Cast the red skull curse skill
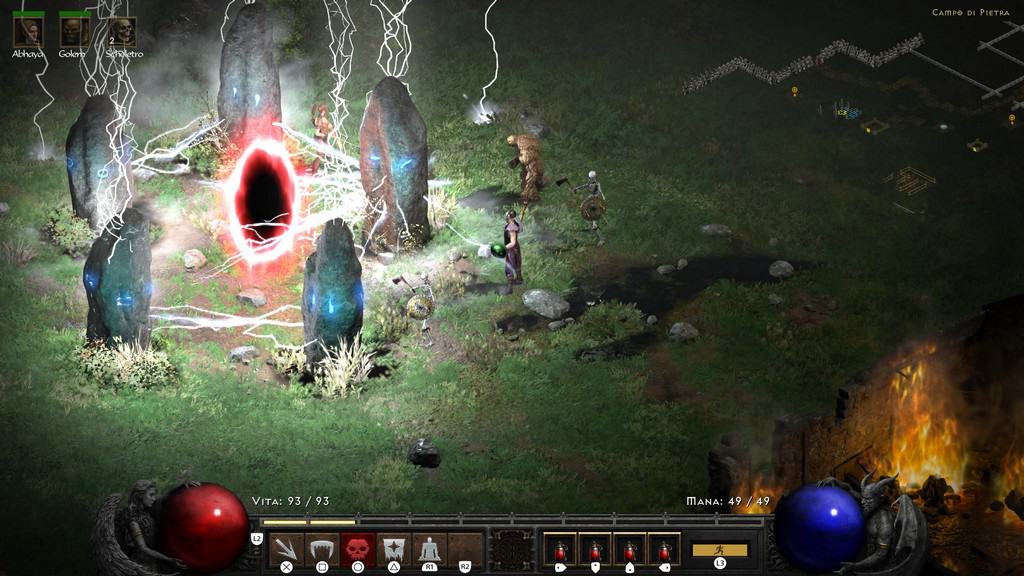The height and width of the screenshot is (576, 1024). [358, 549]
